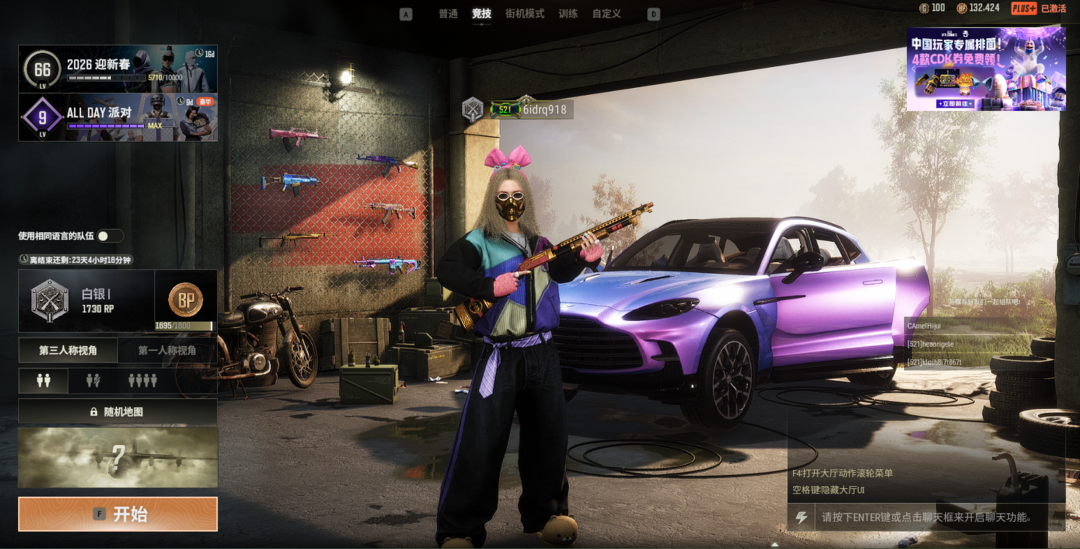Click the BP coin reward icon
Viewport: 1080px width, 549px height.
pyautogui.click(x=185, y=298)
